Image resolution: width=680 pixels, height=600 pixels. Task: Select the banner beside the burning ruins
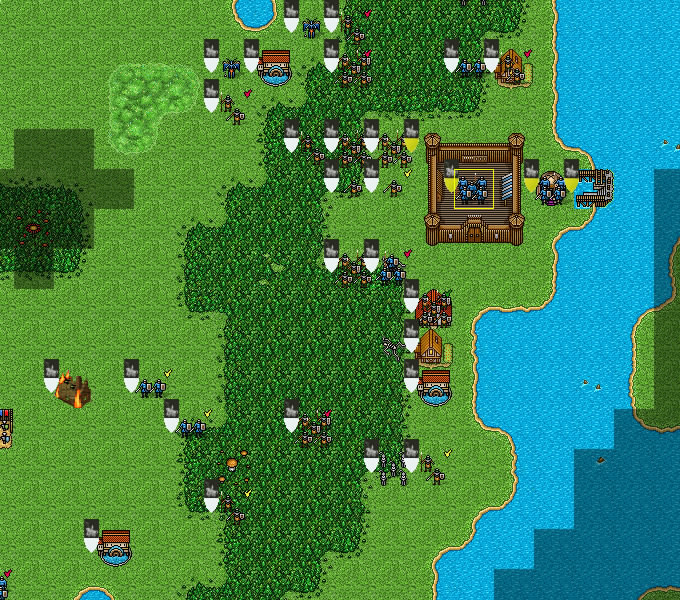click(52, 376)
